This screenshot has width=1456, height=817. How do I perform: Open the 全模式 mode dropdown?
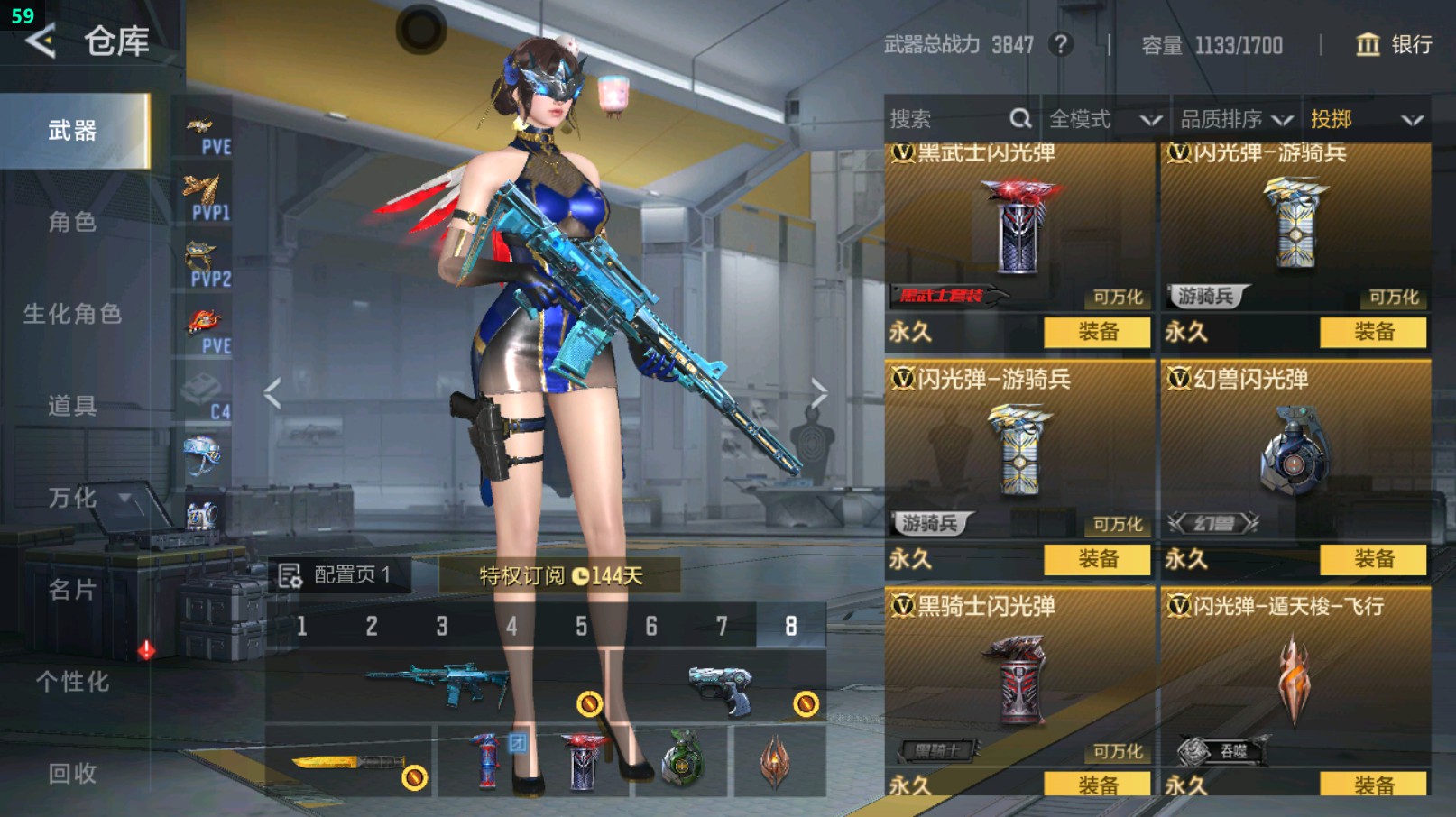1104,119
